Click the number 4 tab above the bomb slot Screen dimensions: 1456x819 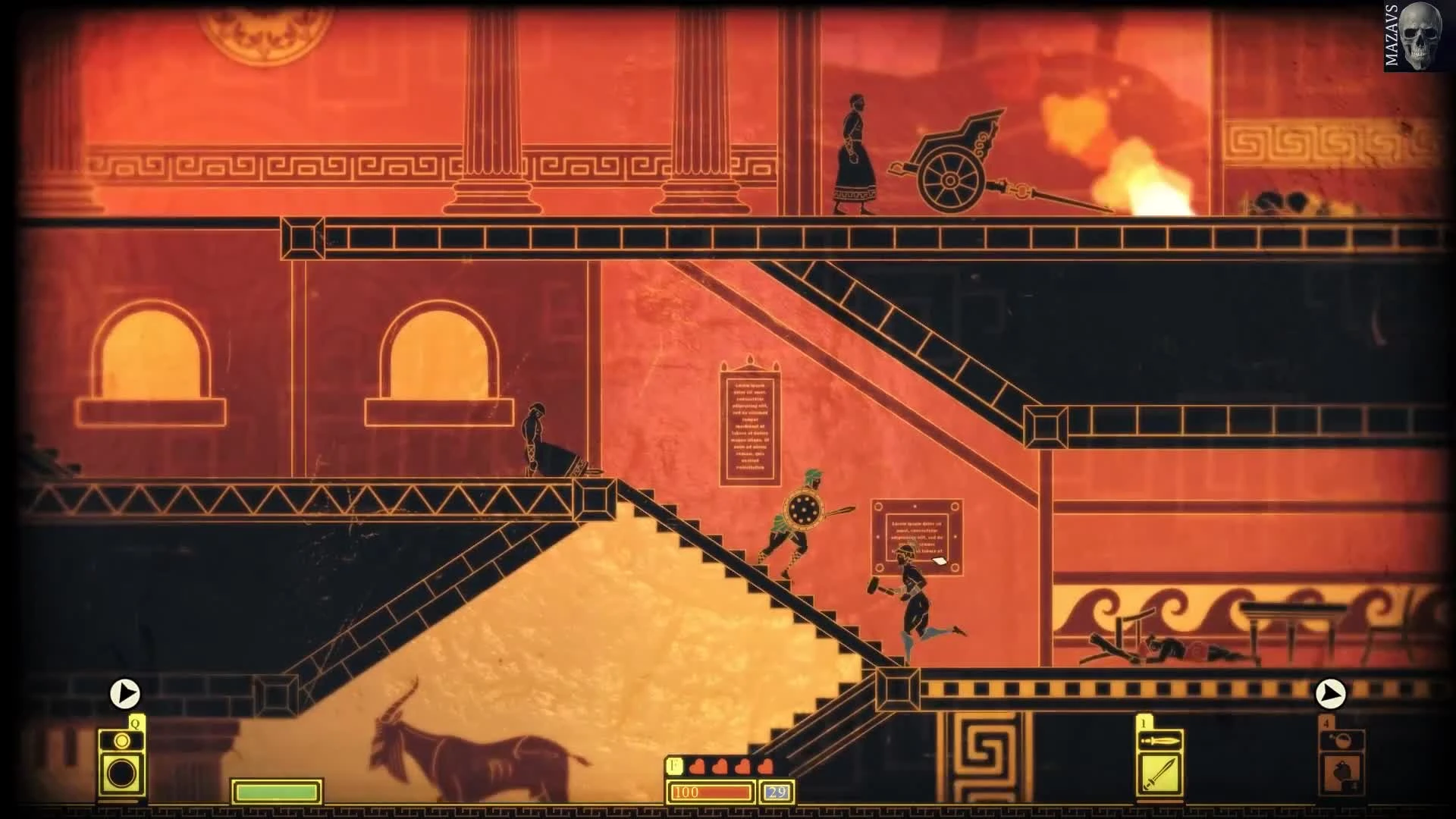[1326, 723]
